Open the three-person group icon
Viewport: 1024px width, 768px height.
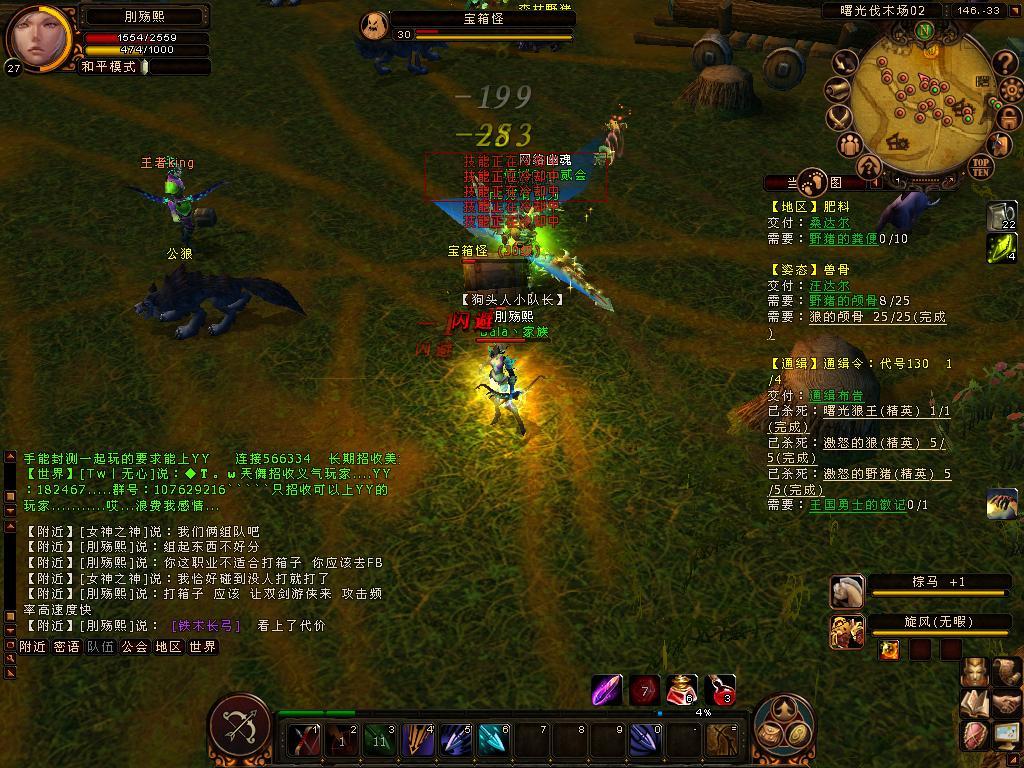pos(851,146)
